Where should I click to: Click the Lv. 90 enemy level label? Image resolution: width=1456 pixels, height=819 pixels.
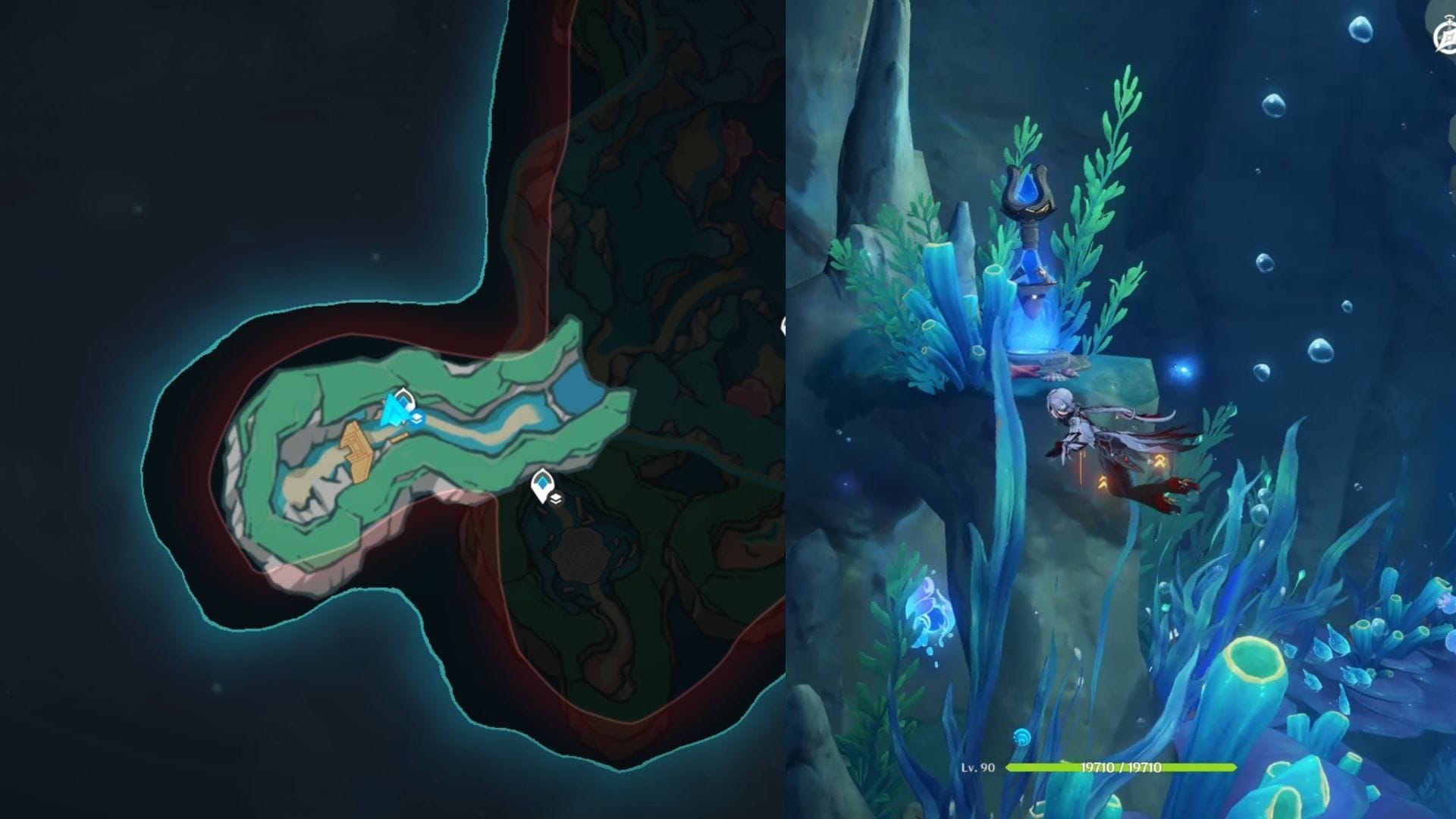[977, 768]
